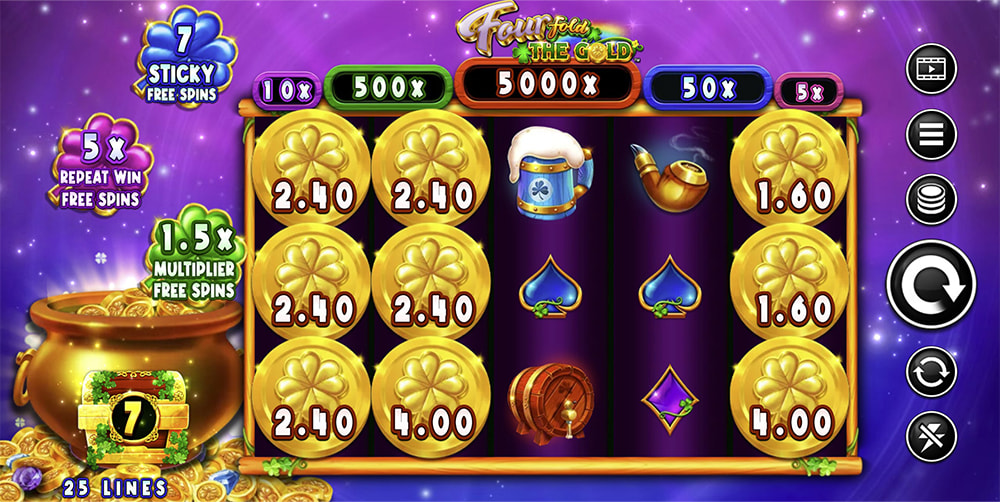Viewport: 1000px width, 502px height.
Task: Click the film strip video button
Action: coord(931,69)
